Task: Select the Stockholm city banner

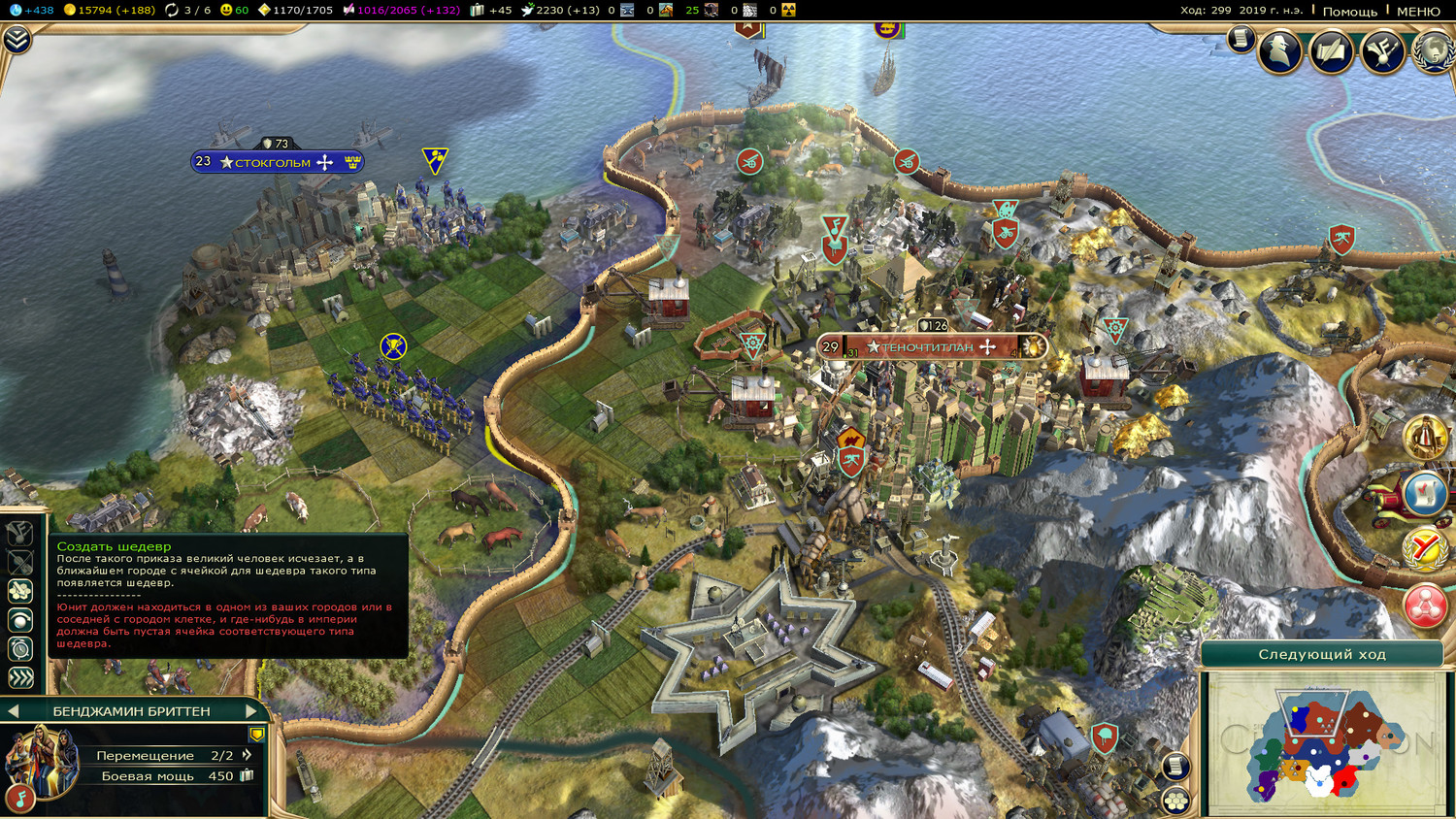Action: click(277, 162)
